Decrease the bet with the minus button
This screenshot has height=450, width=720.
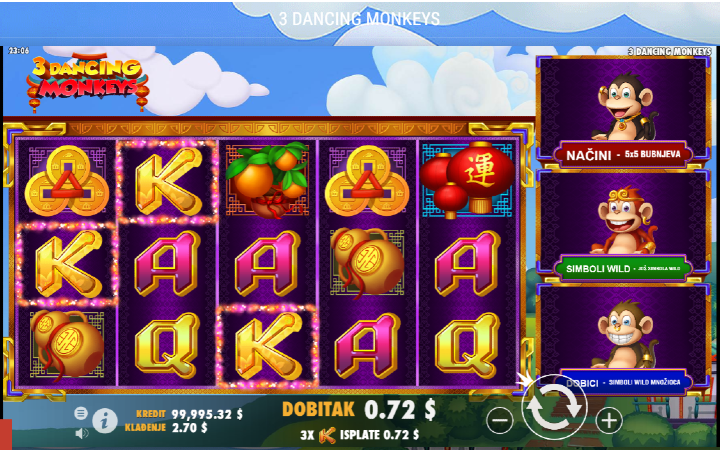tap(501, 421)
